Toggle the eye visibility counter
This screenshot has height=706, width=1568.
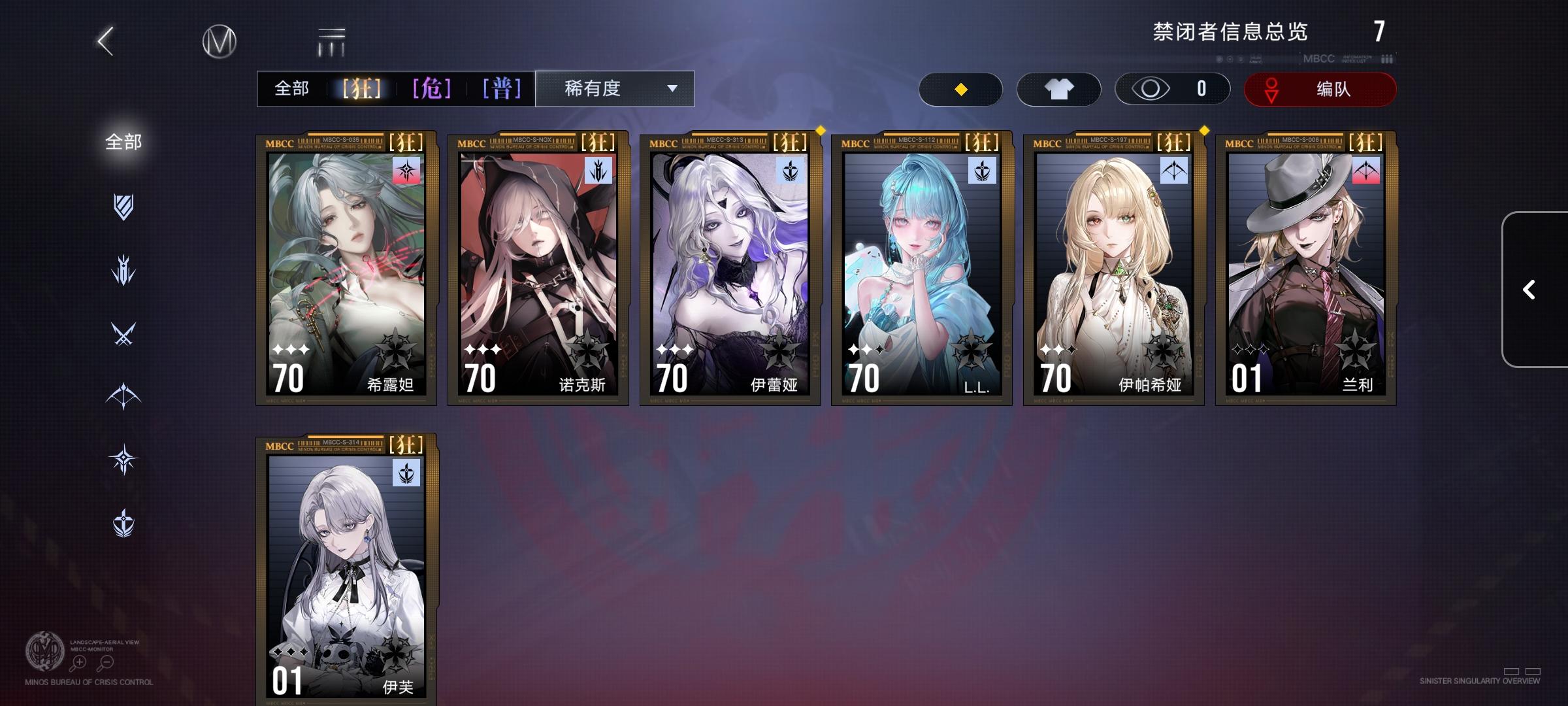[x=1171, y=90]
